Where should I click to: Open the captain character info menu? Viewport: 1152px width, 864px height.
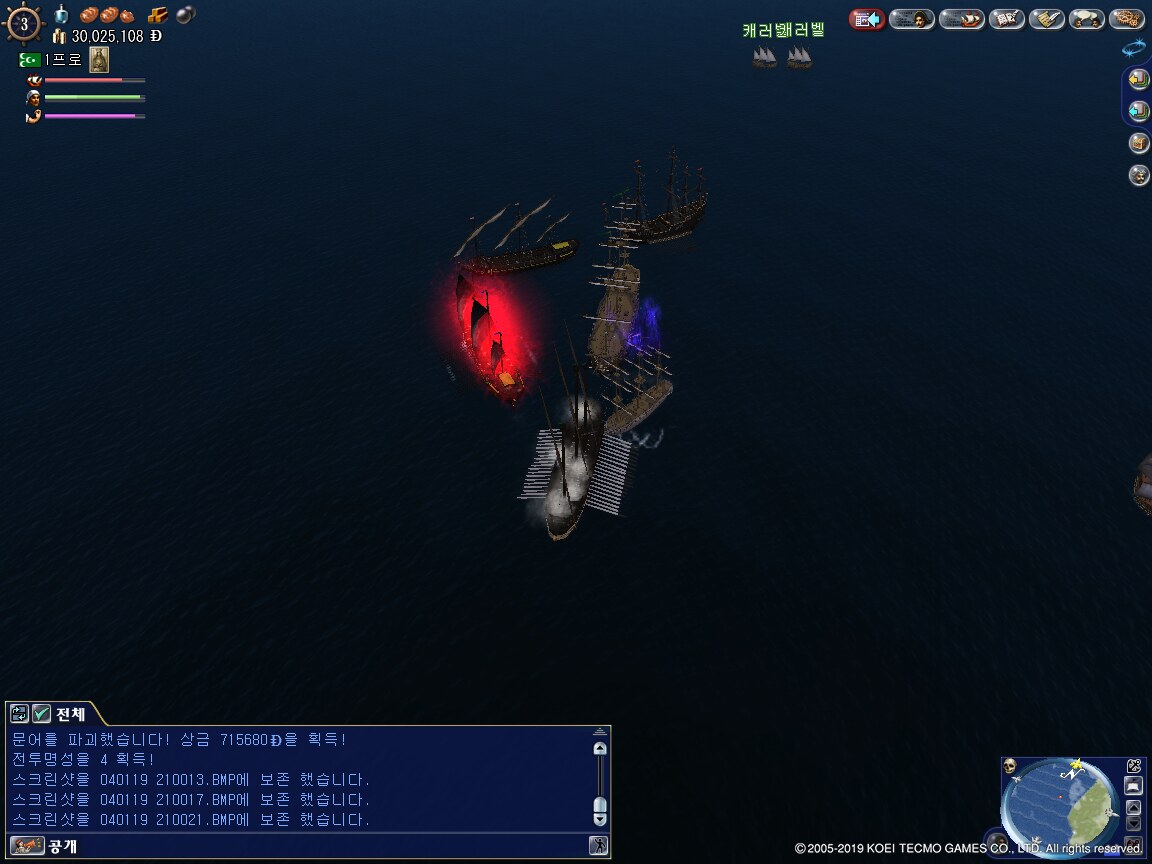(911, 19)
